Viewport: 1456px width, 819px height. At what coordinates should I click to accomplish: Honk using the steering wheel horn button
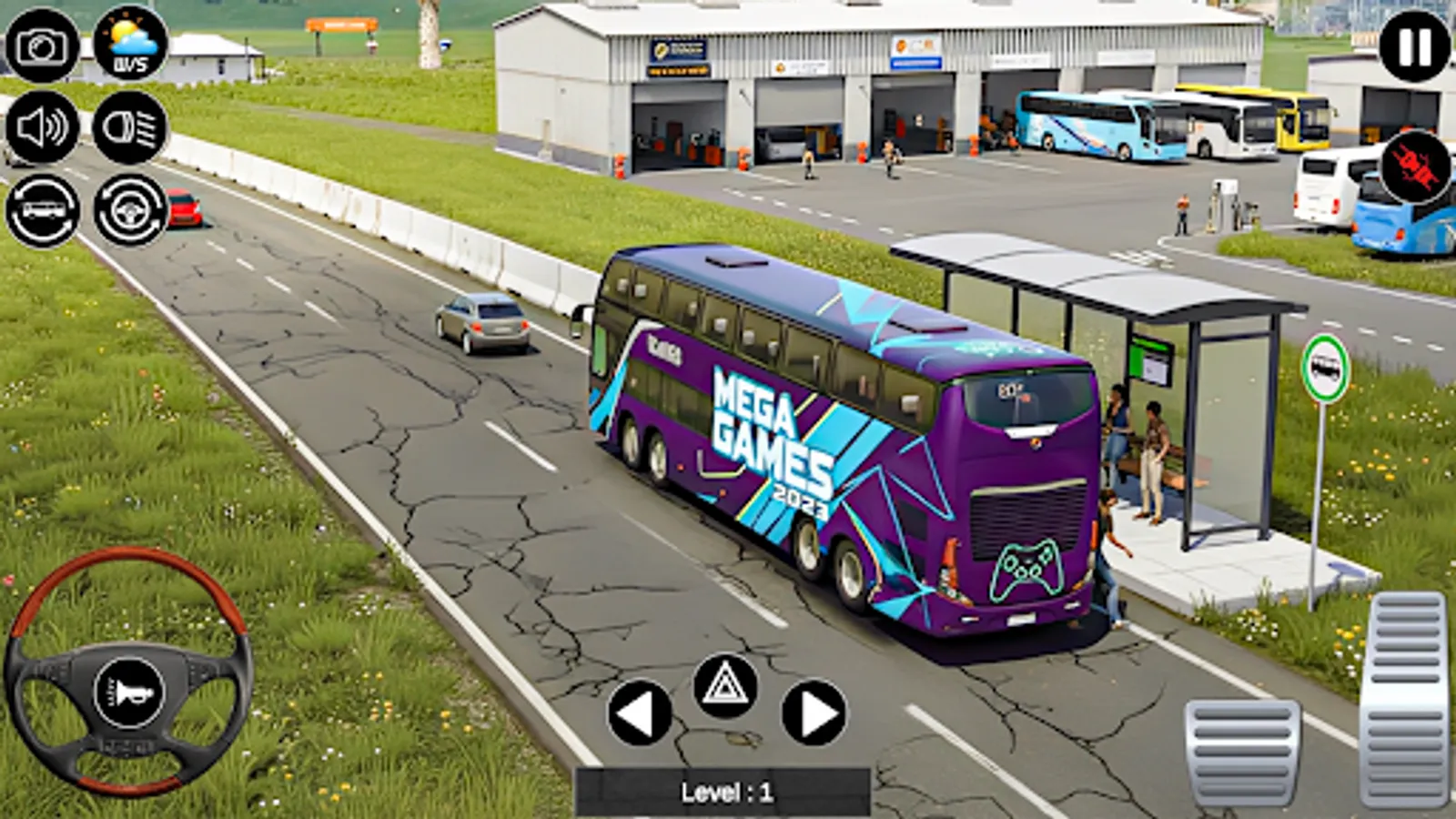click(x=127, y=692)
